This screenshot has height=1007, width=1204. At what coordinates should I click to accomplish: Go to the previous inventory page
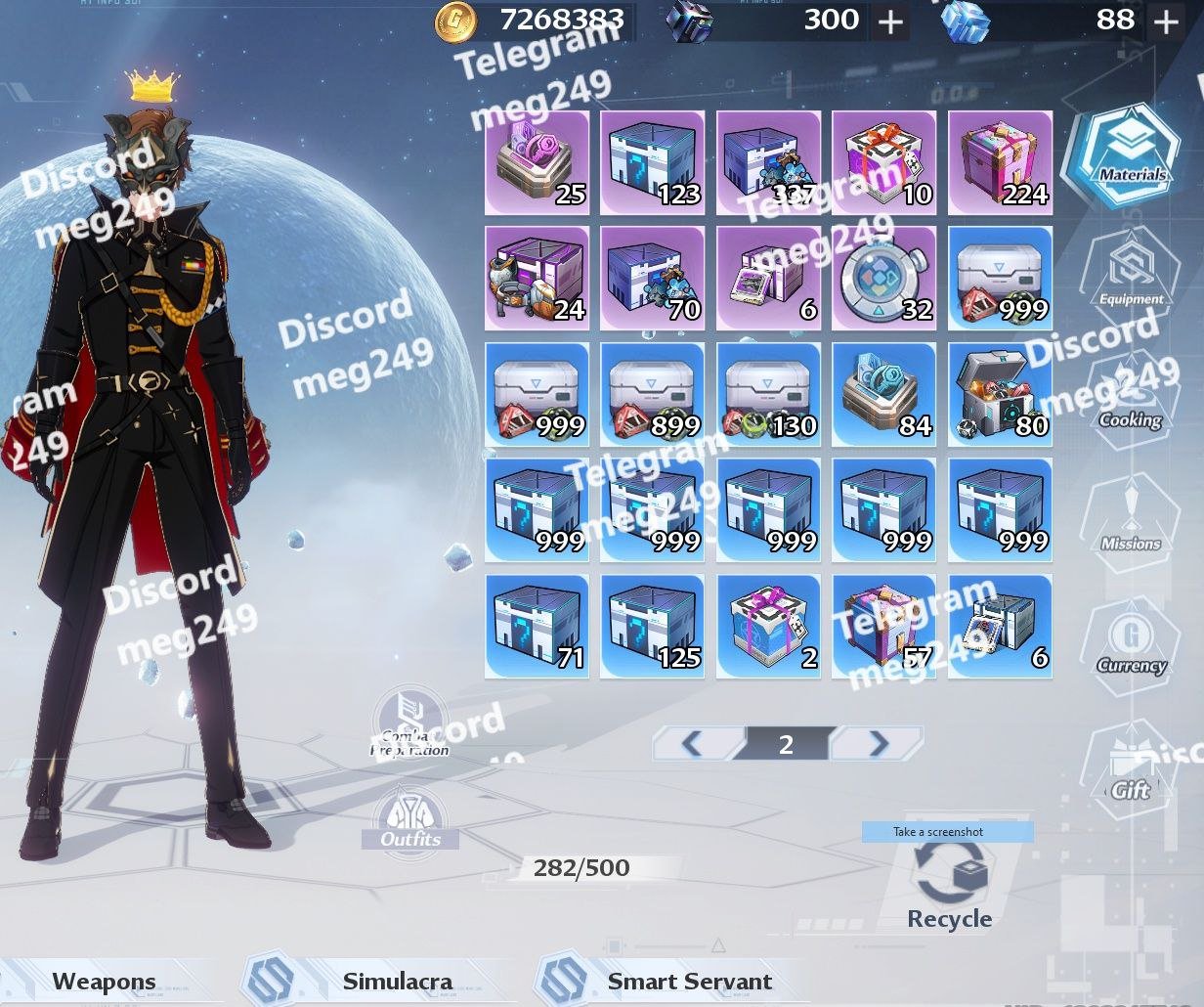[694, 745]
